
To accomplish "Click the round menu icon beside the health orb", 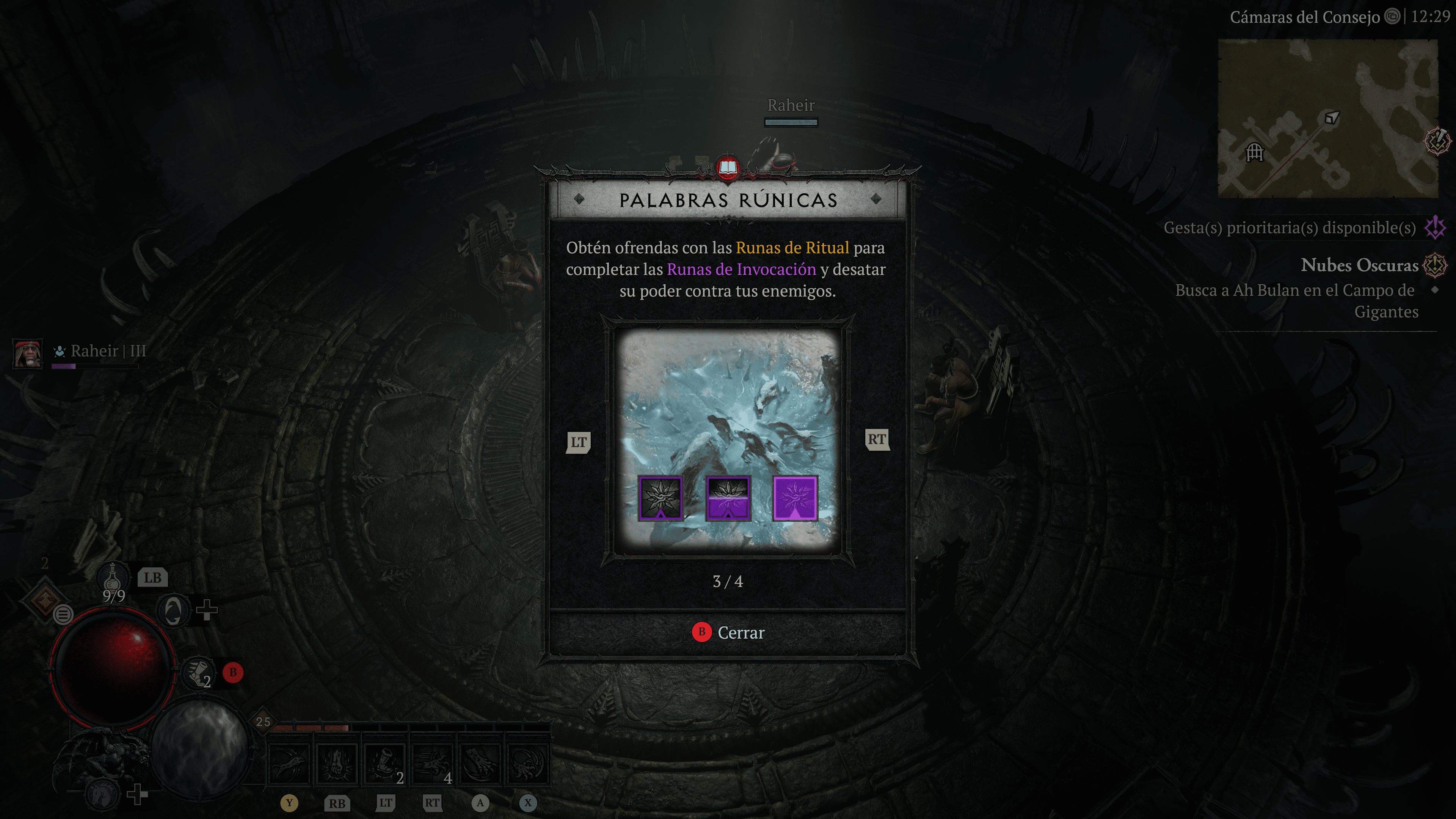I will point(63,614).
